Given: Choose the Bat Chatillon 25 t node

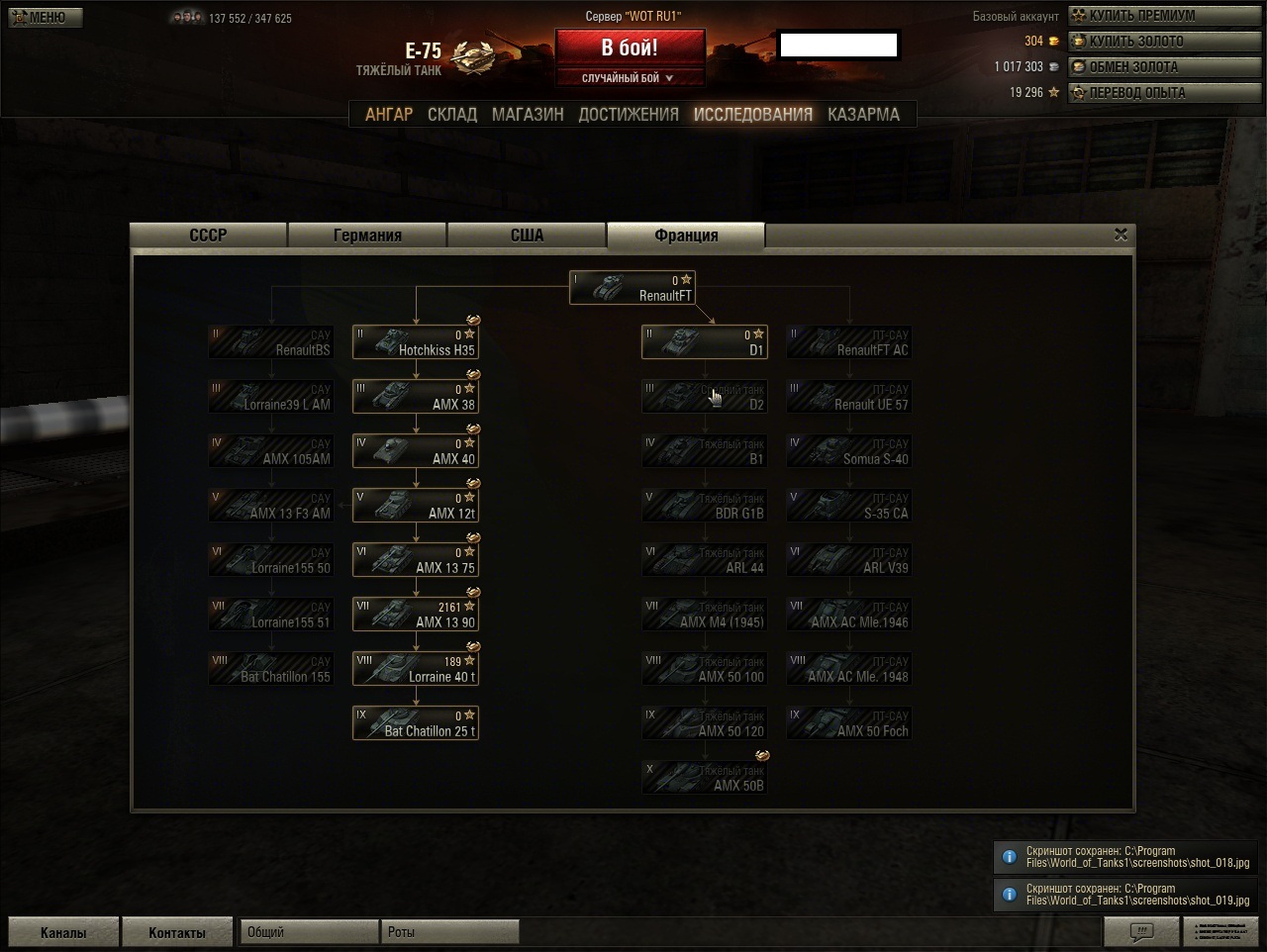Looking at the screenshot, I should point(416,723).
